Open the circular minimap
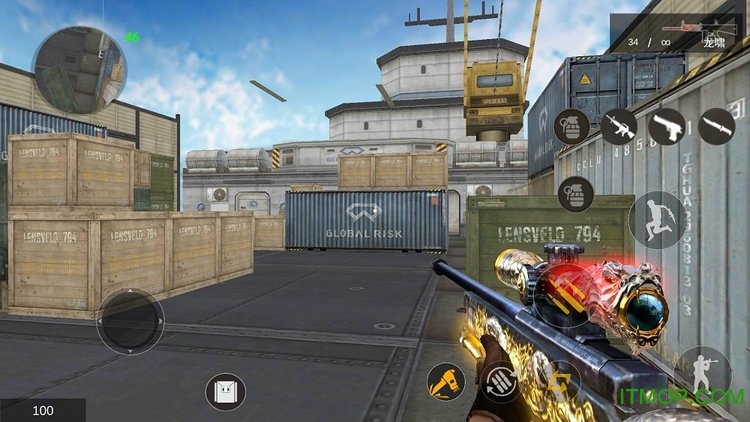This screenshot has width=750, height=422. tap(79, 68)
